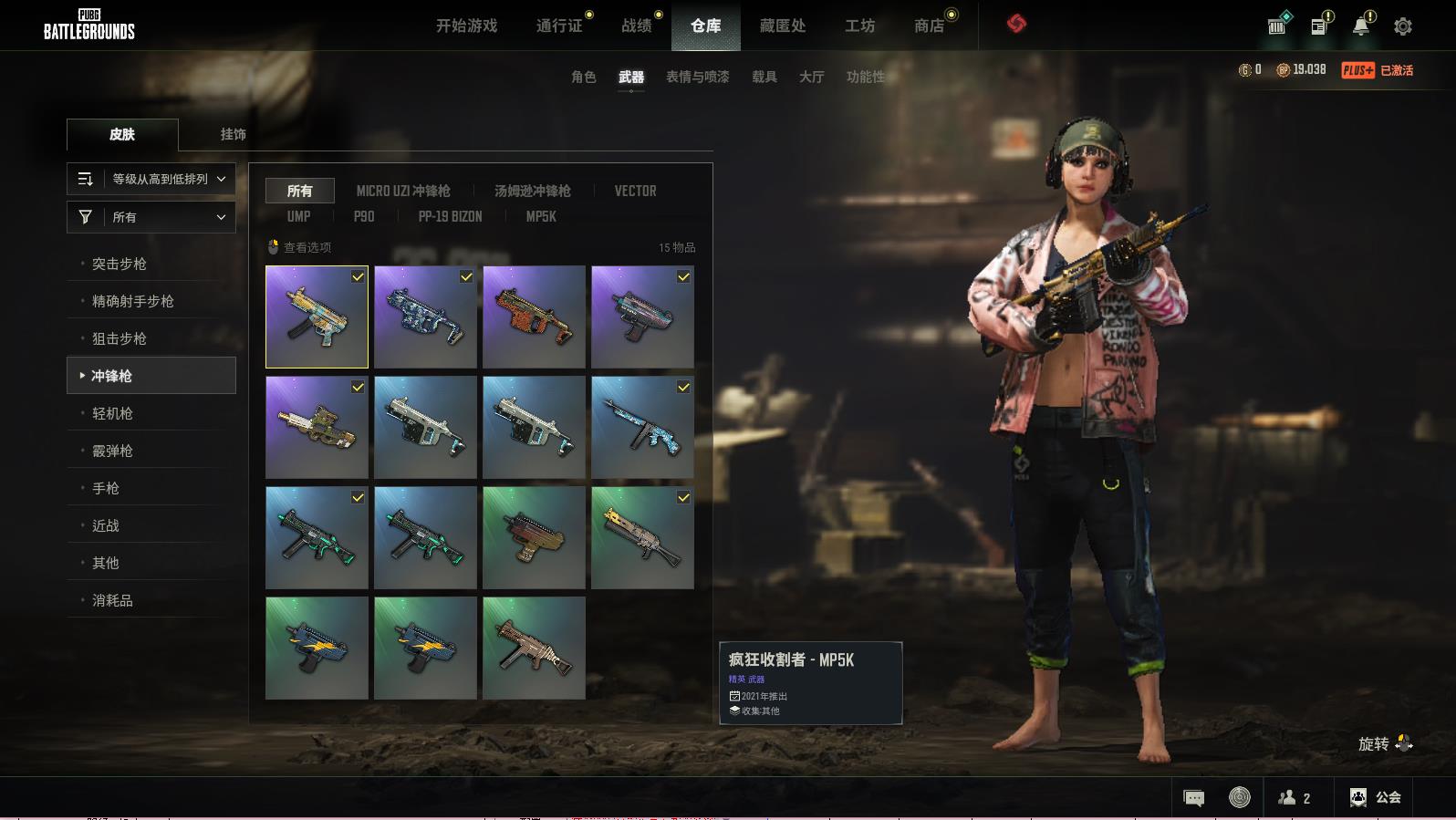
Task: Select the 载具 vehicle sub-tab
Action: pyautogui.click(x=764, y=77)
